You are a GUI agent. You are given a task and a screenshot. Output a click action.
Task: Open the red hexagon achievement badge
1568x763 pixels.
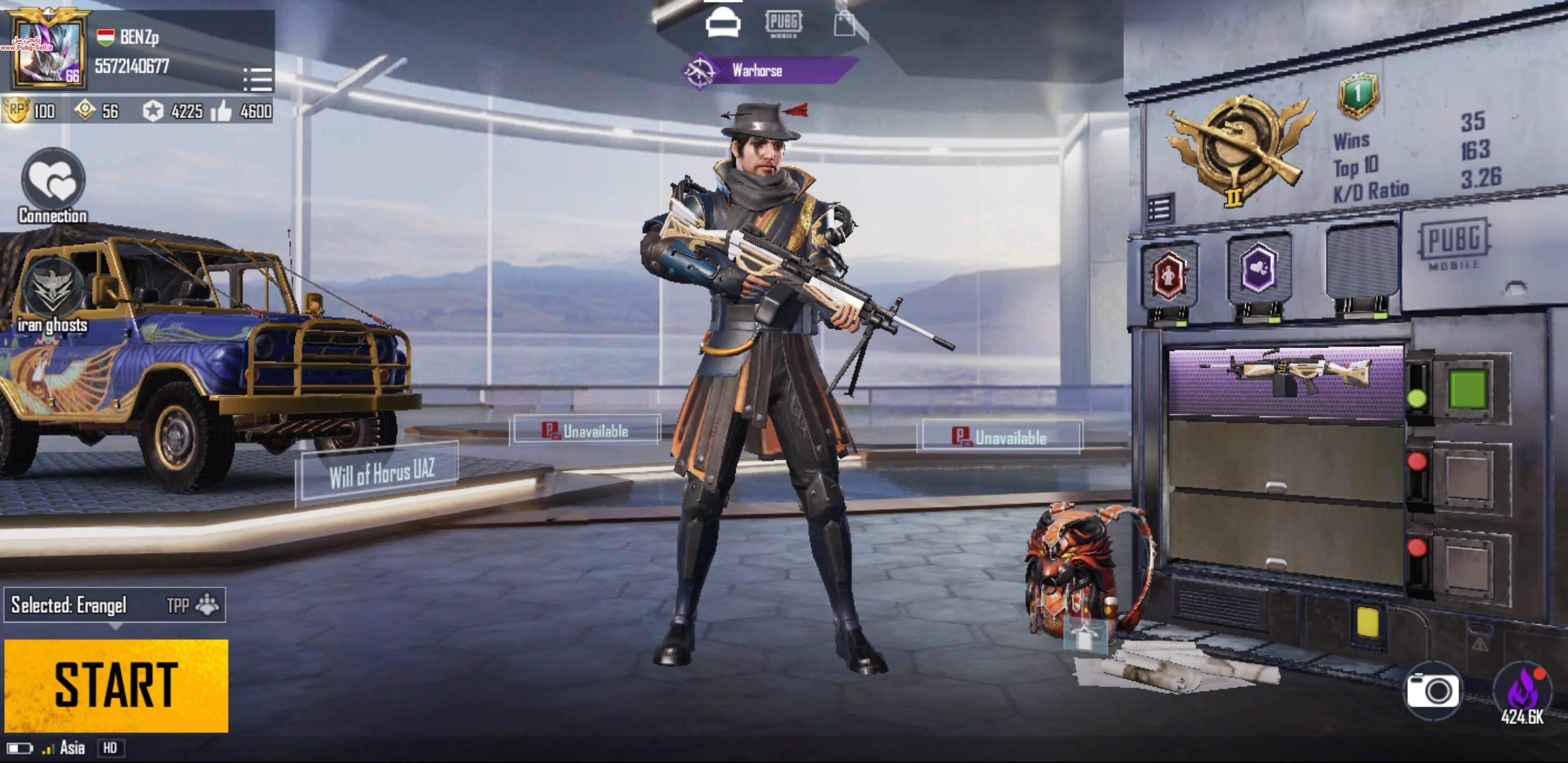tap(1169, 275)
